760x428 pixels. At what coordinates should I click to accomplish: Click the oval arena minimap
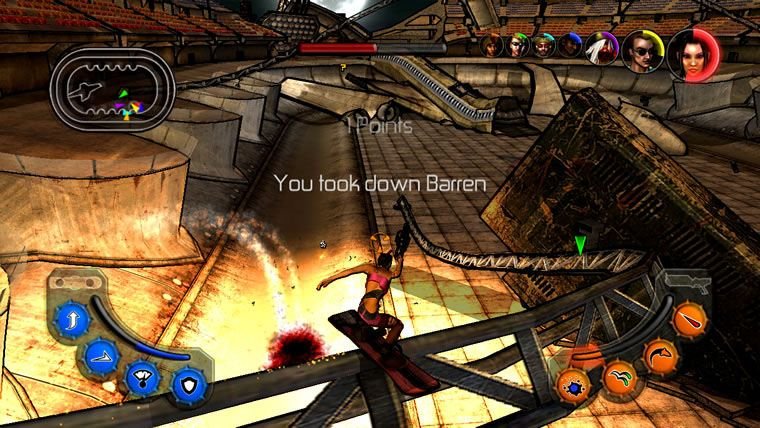pyautogui.click(x=113, y=91)
